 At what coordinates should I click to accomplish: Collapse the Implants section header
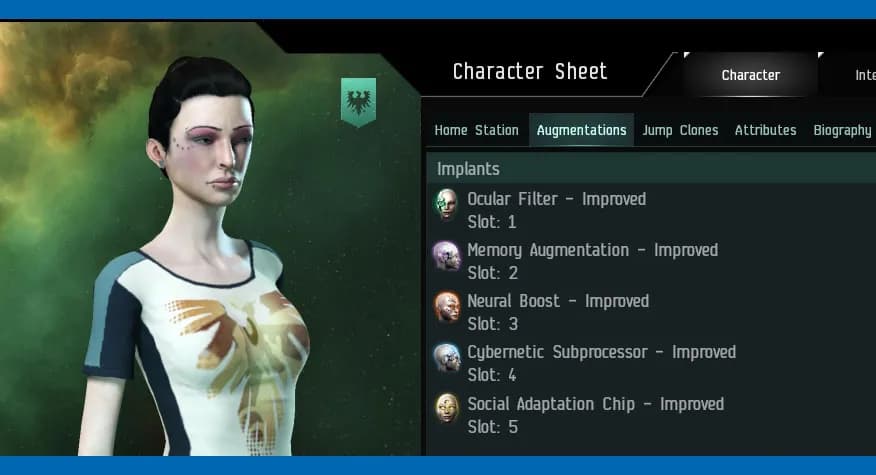click(x=468, y=169)
